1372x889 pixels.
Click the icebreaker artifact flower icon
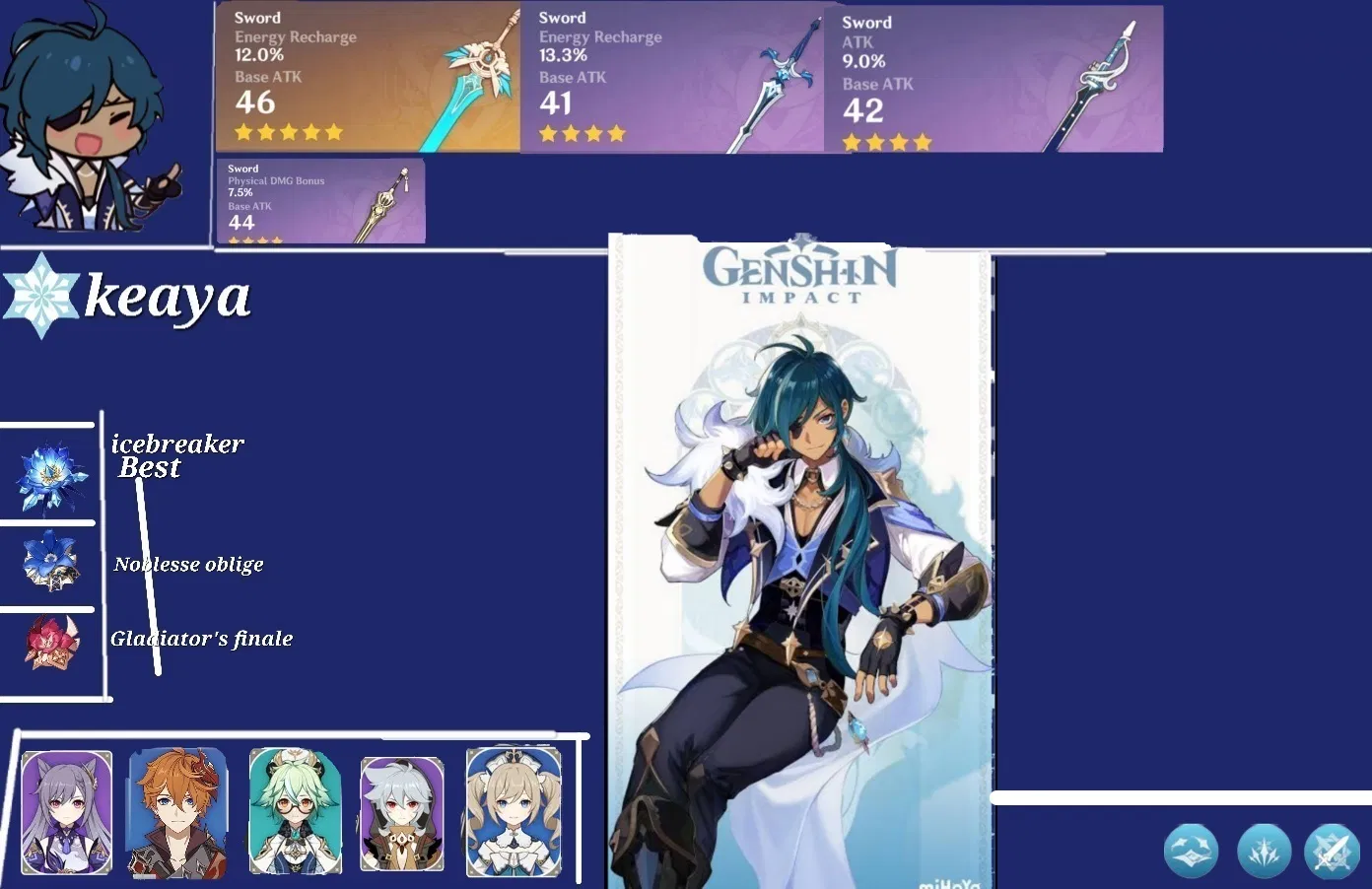click(x=49, y=478)
